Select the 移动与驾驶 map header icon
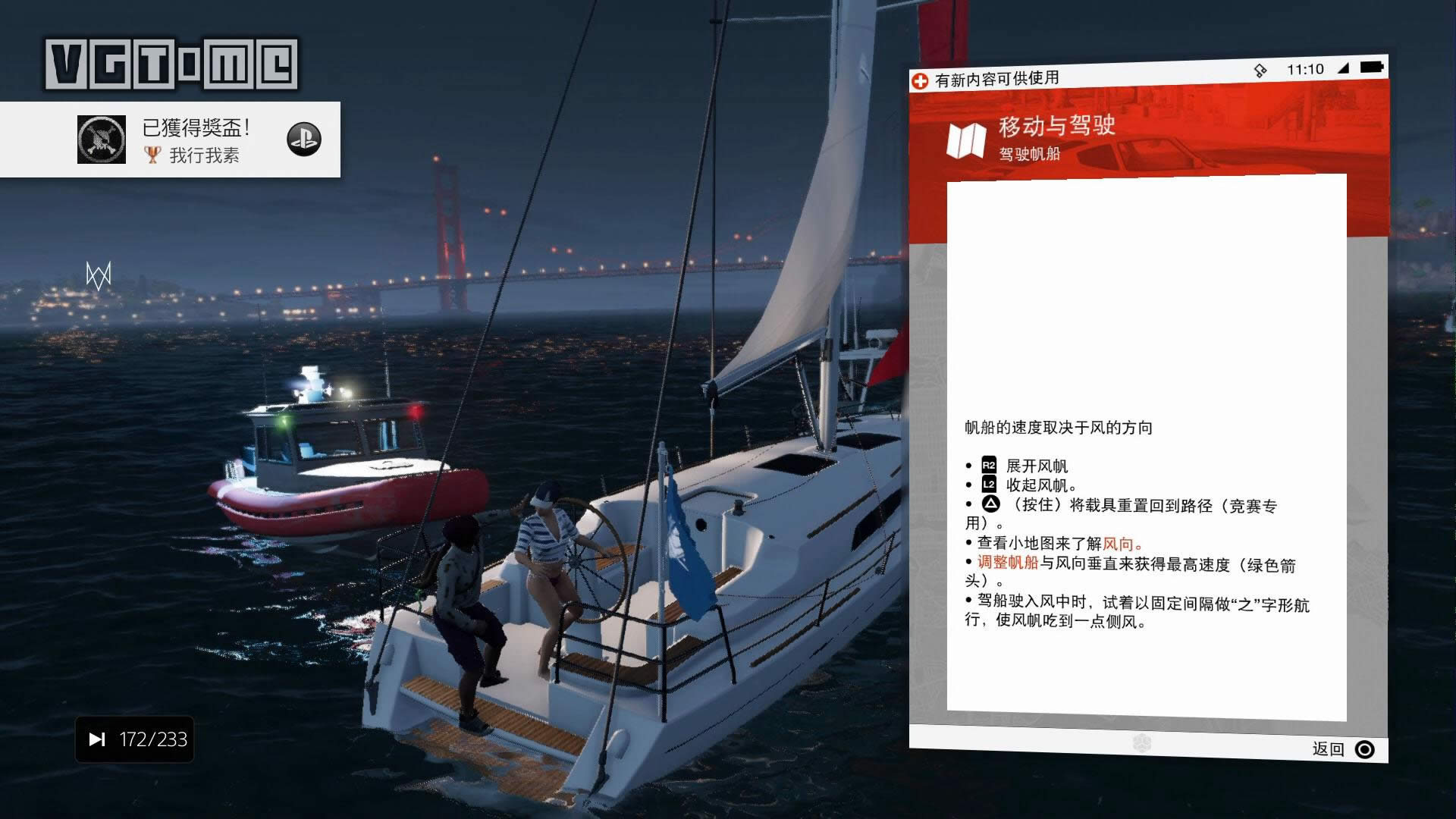The height and width of the screenshot is (819, 1456). 965,140
